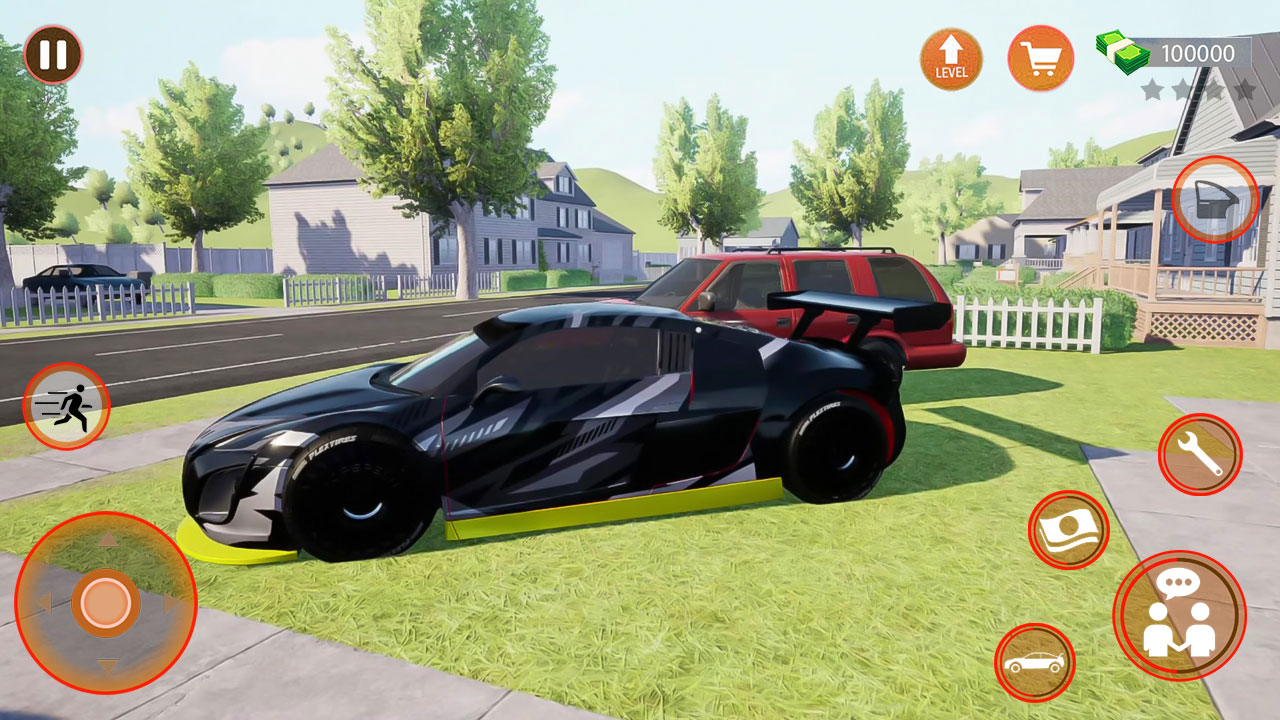This screenshot has height=720, width=1280.
Task: Start buyer negotiation via the handshake icon
Action: click(x=1180, y=615)
